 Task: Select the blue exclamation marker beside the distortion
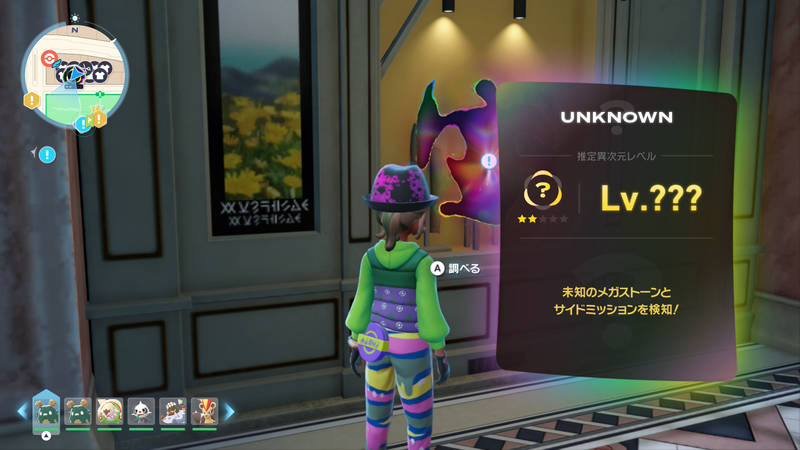(x=488, y=160)
